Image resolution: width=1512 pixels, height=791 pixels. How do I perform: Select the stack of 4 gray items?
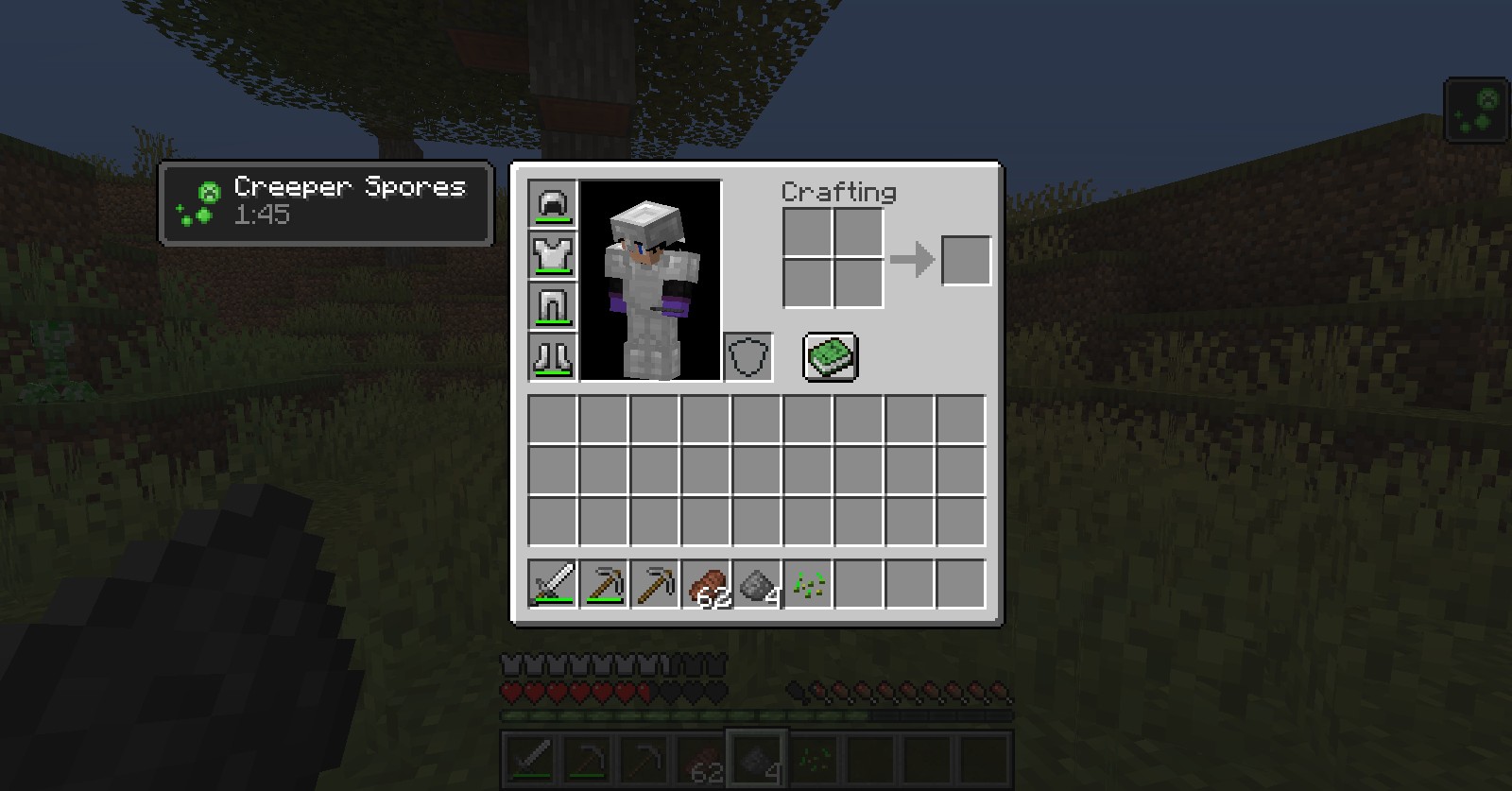756,583
